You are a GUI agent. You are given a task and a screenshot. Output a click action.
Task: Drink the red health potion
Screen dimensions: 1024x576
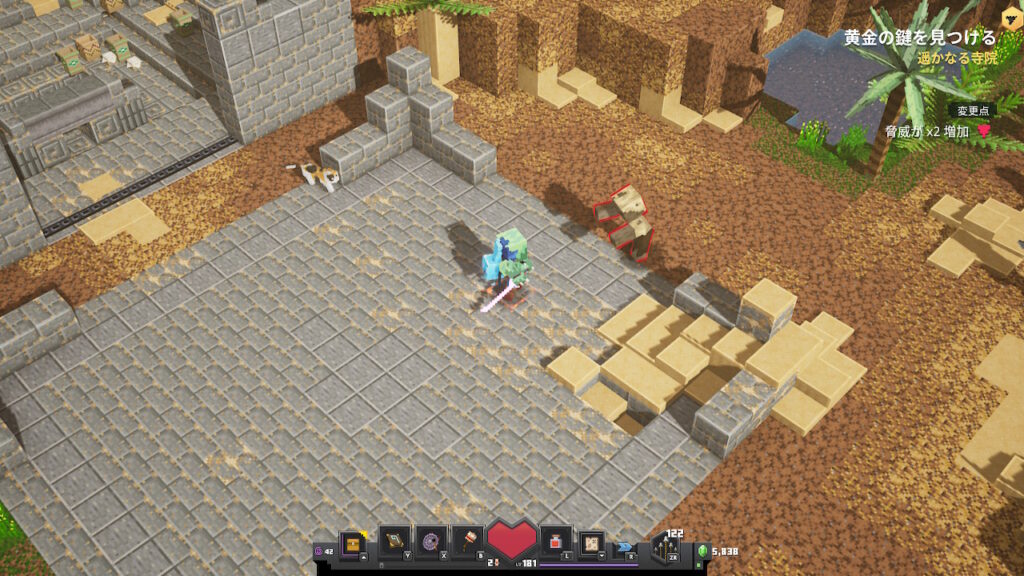tap(554, 543)
